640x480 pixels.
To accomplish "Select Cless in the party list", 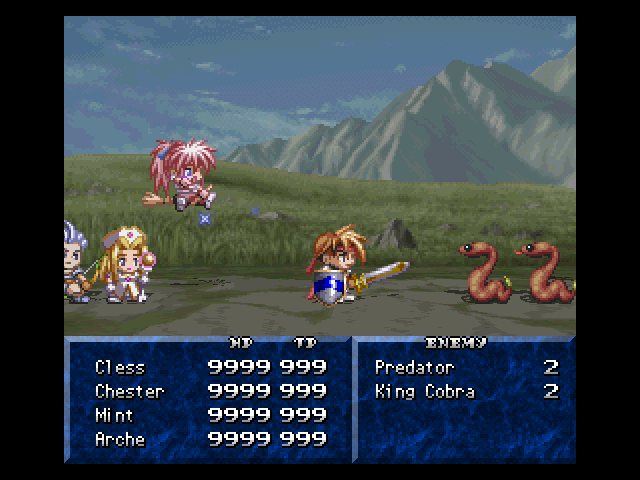I will (x=120, y=368).
